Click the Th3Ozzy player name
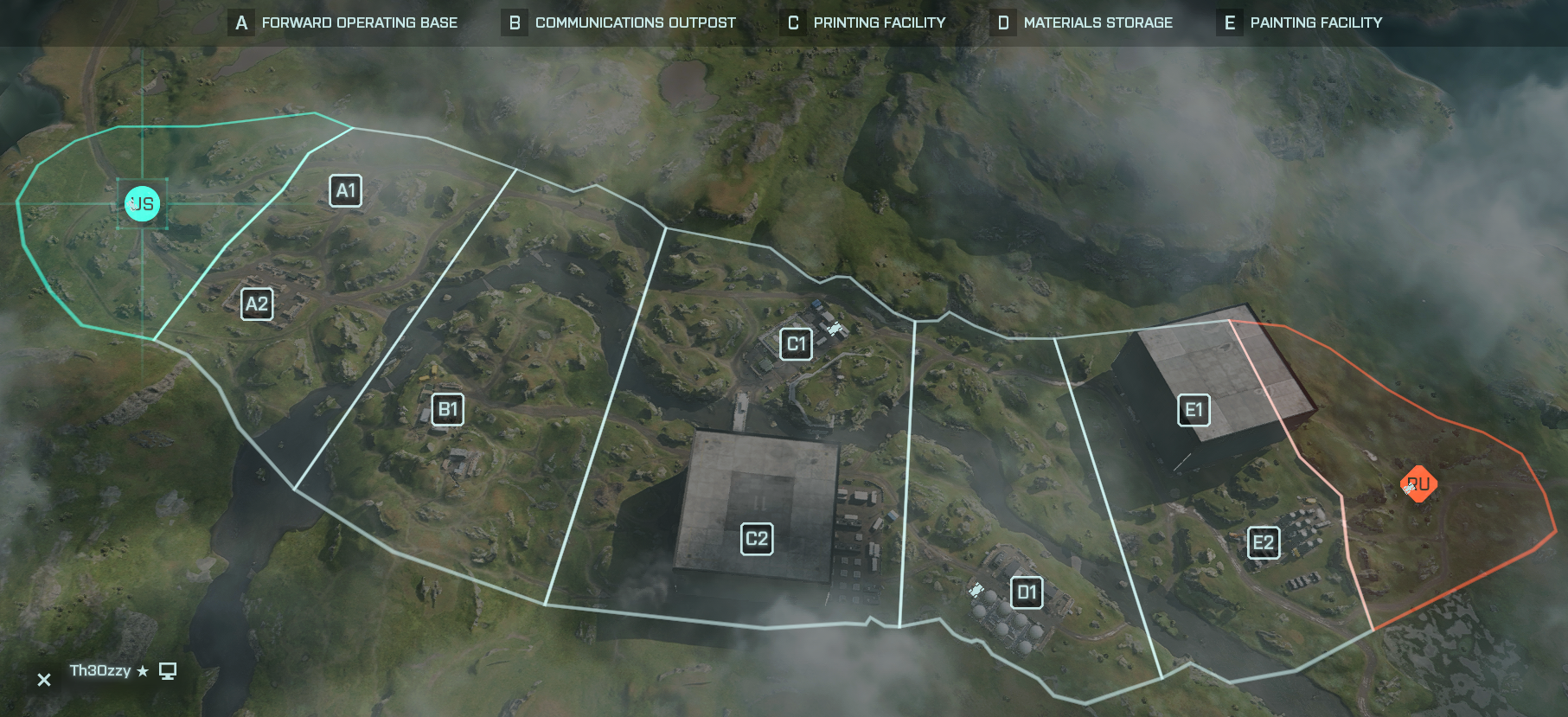Image resolution: width=1568 pixels, height=717 pixels. (99, 669)
